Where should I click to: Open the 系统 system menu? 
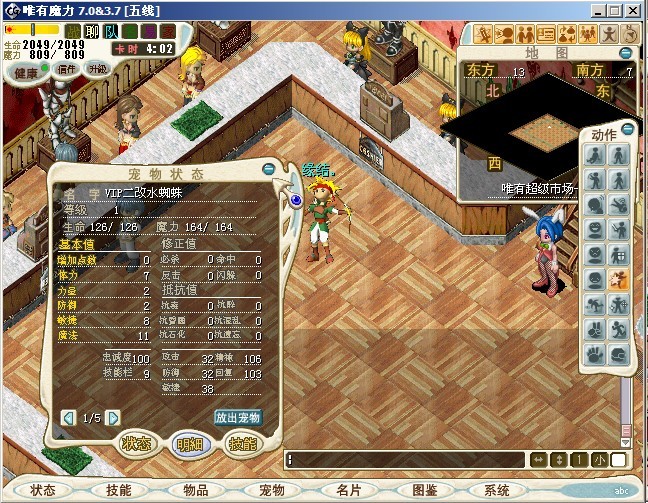click(497, 490)
